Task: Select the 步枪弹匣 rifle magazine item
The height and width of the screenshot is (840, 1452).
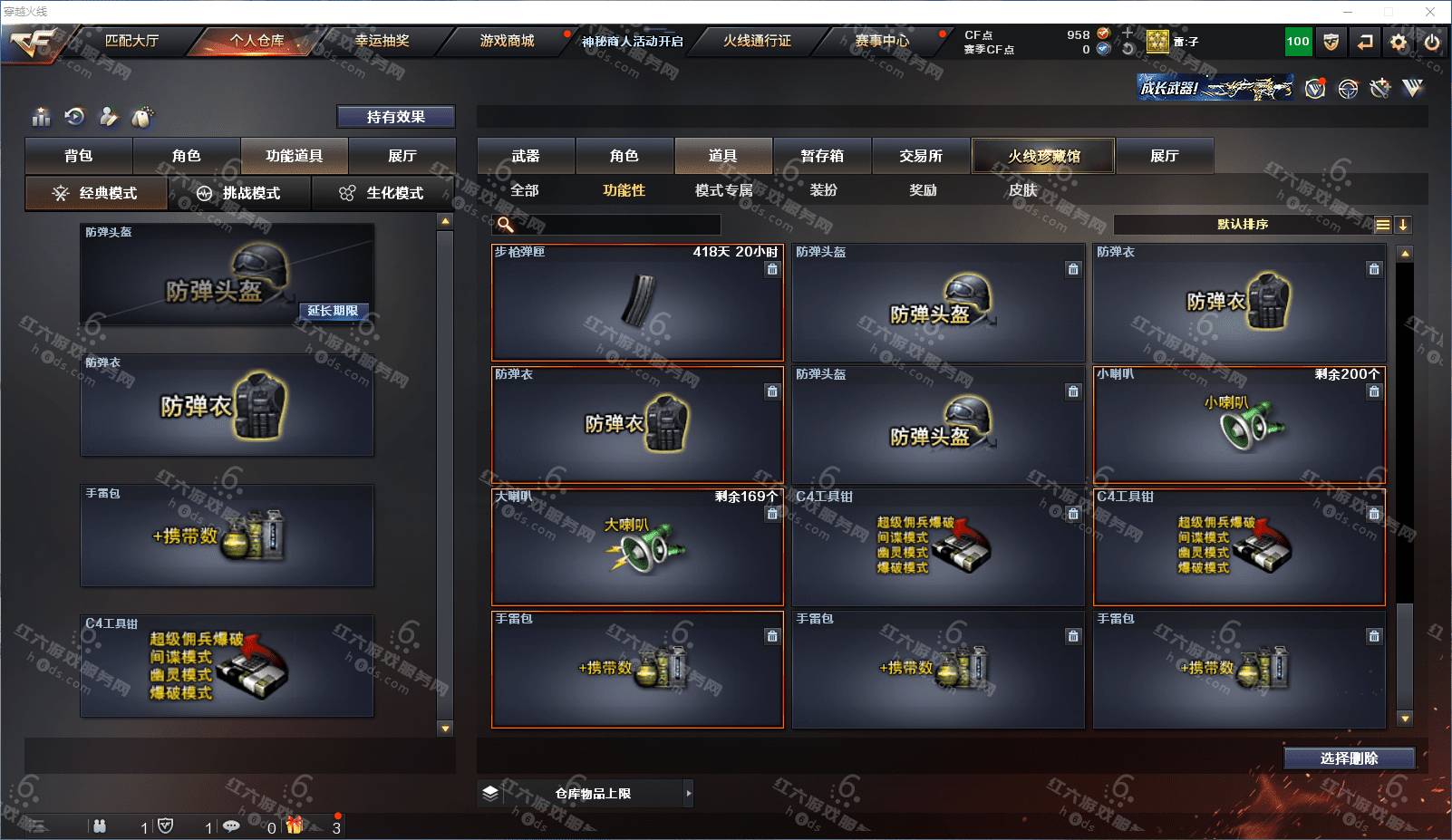Action: 637,303
